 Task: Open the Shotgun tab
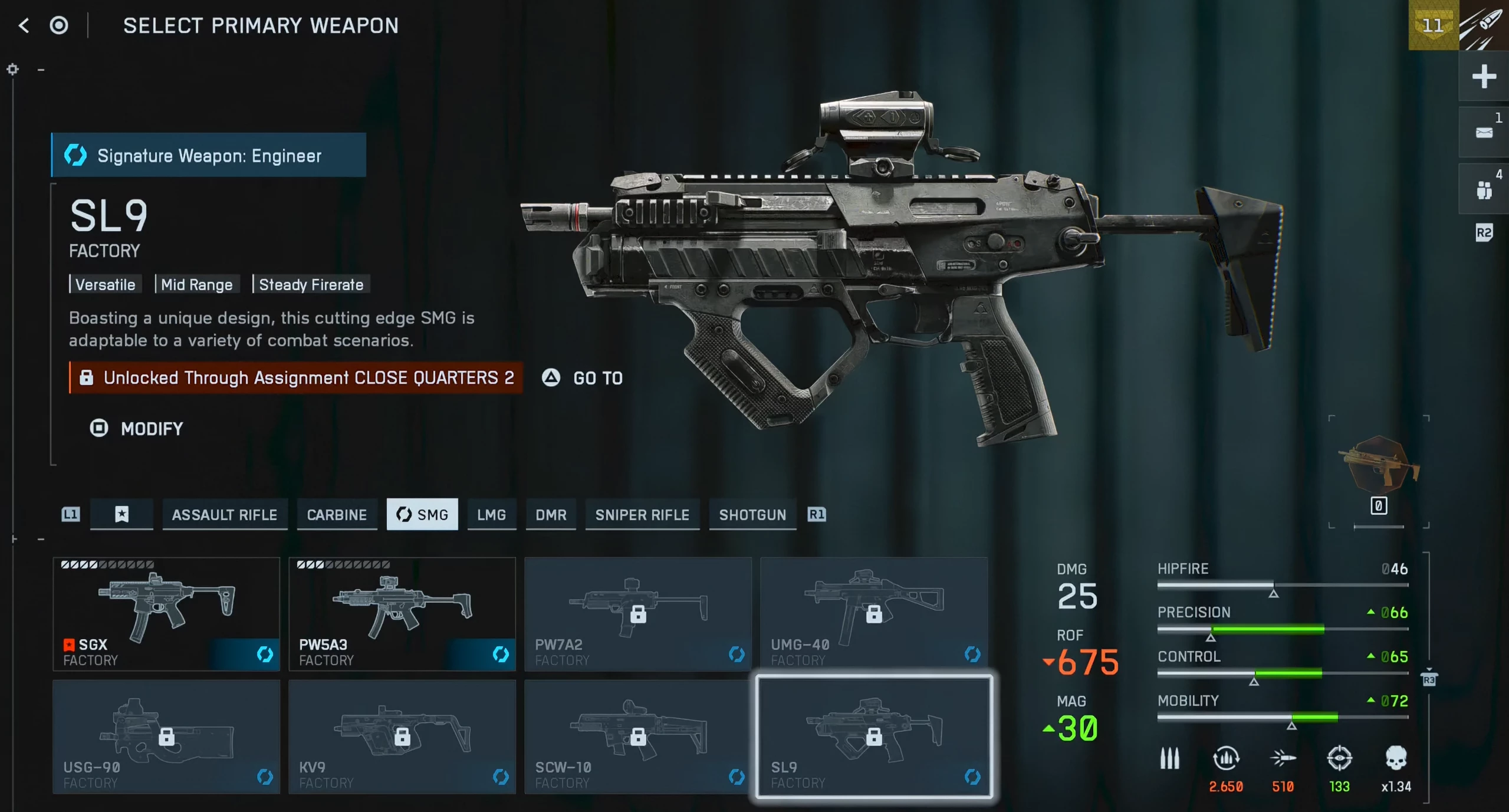[x=752, y=515]
